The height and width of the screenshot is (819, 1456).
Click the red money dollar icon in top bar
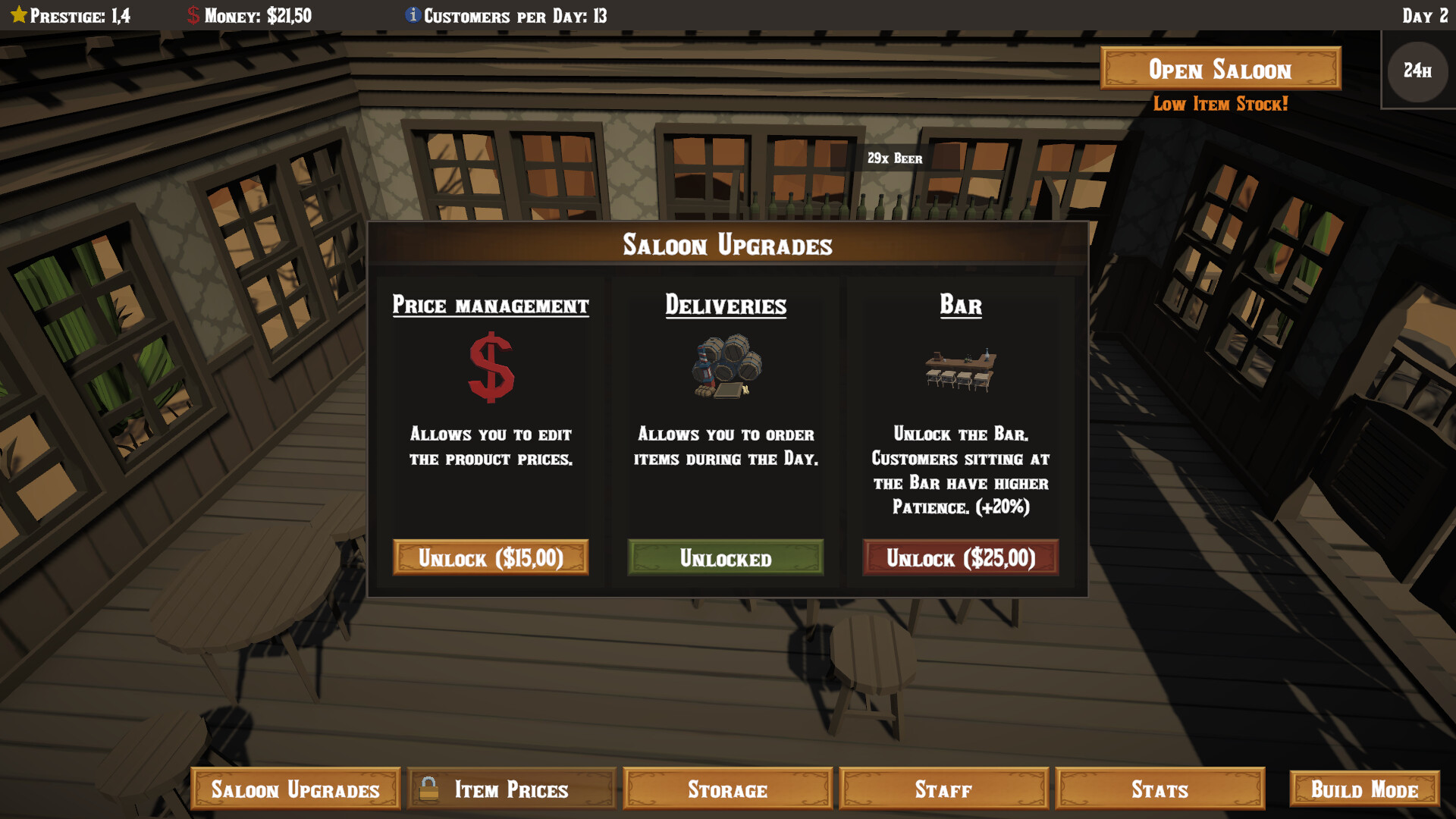coord(193,14)
